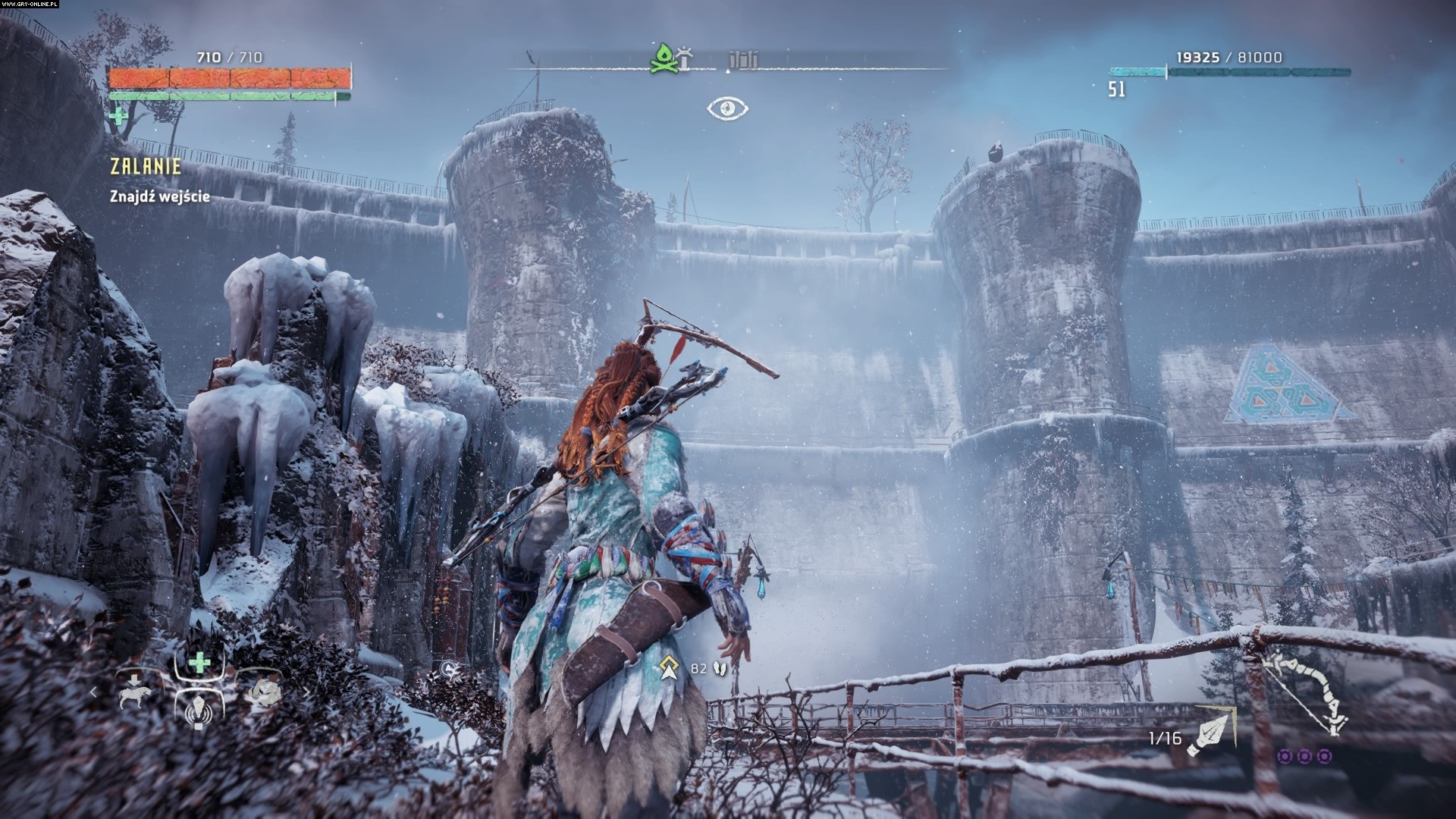
Task: Click the stealth eye visibility indicator
Action: point(728,109)
